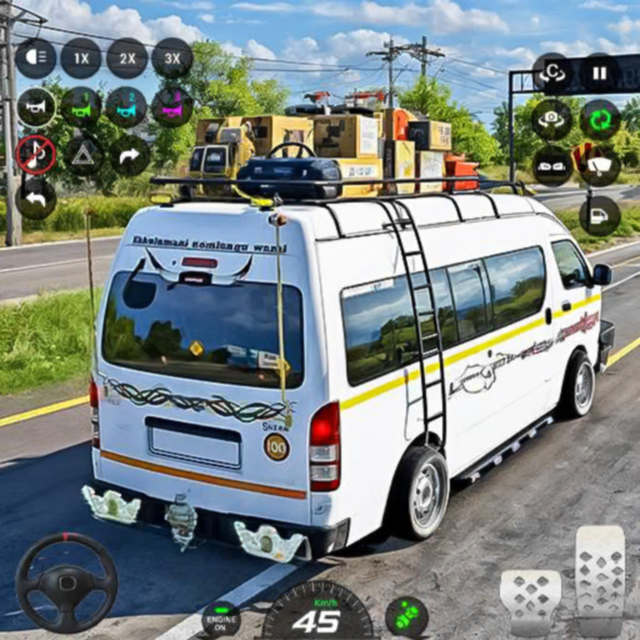Set speed multiplier to 1X

point(81,59)
